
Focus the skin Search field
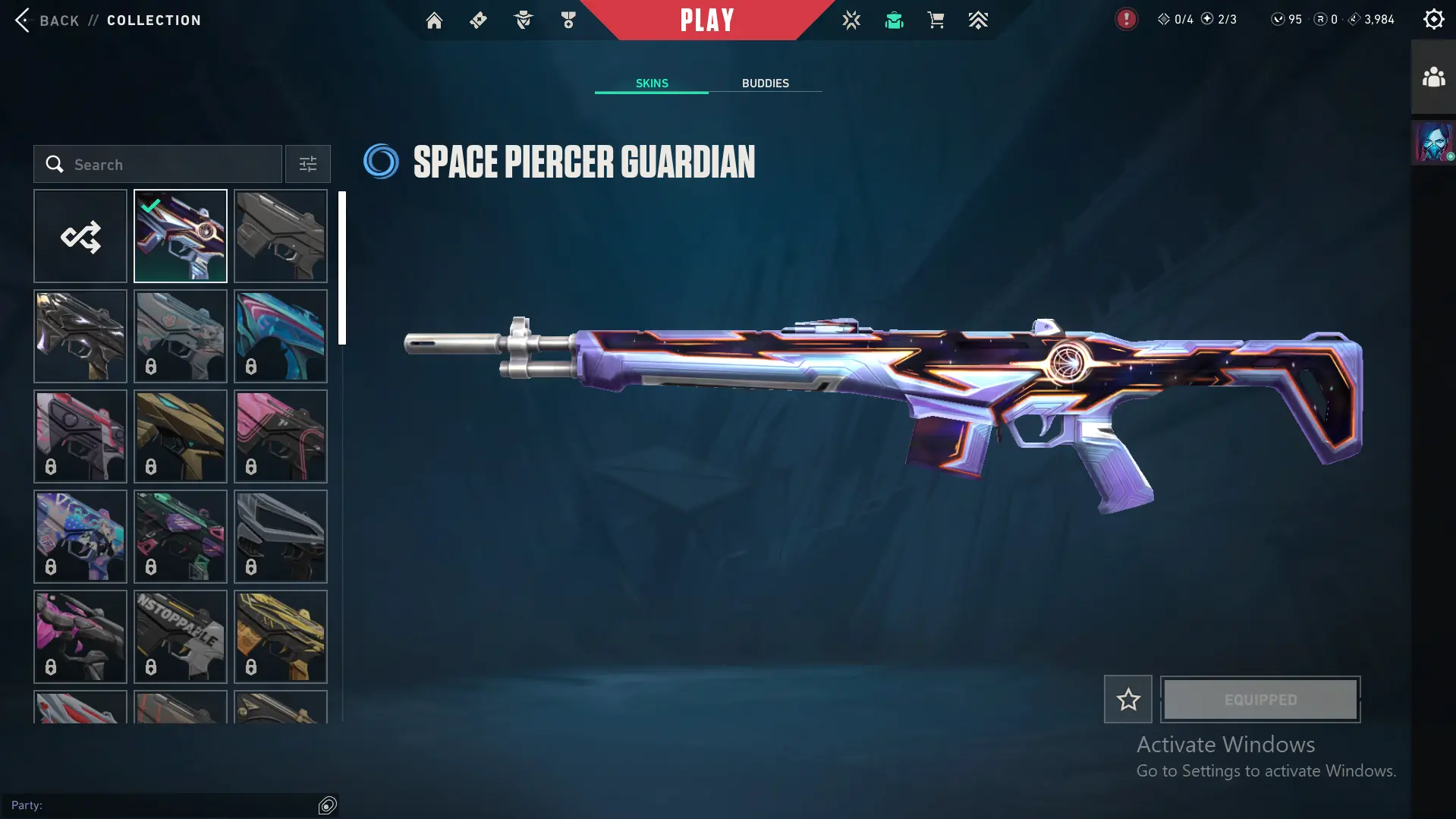167,165
